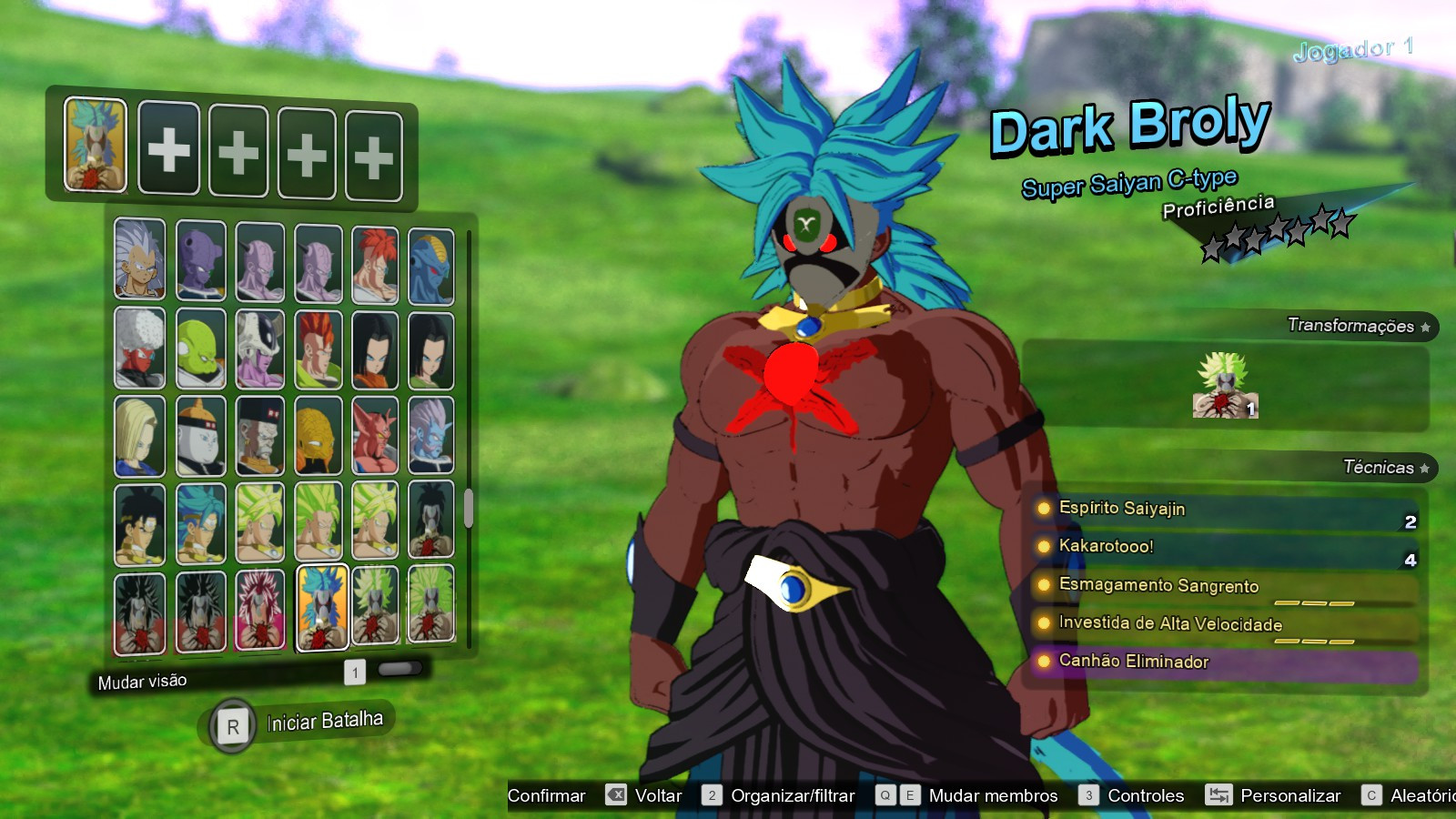Expand the Transformações panel header

click(x=1353, y=323)
